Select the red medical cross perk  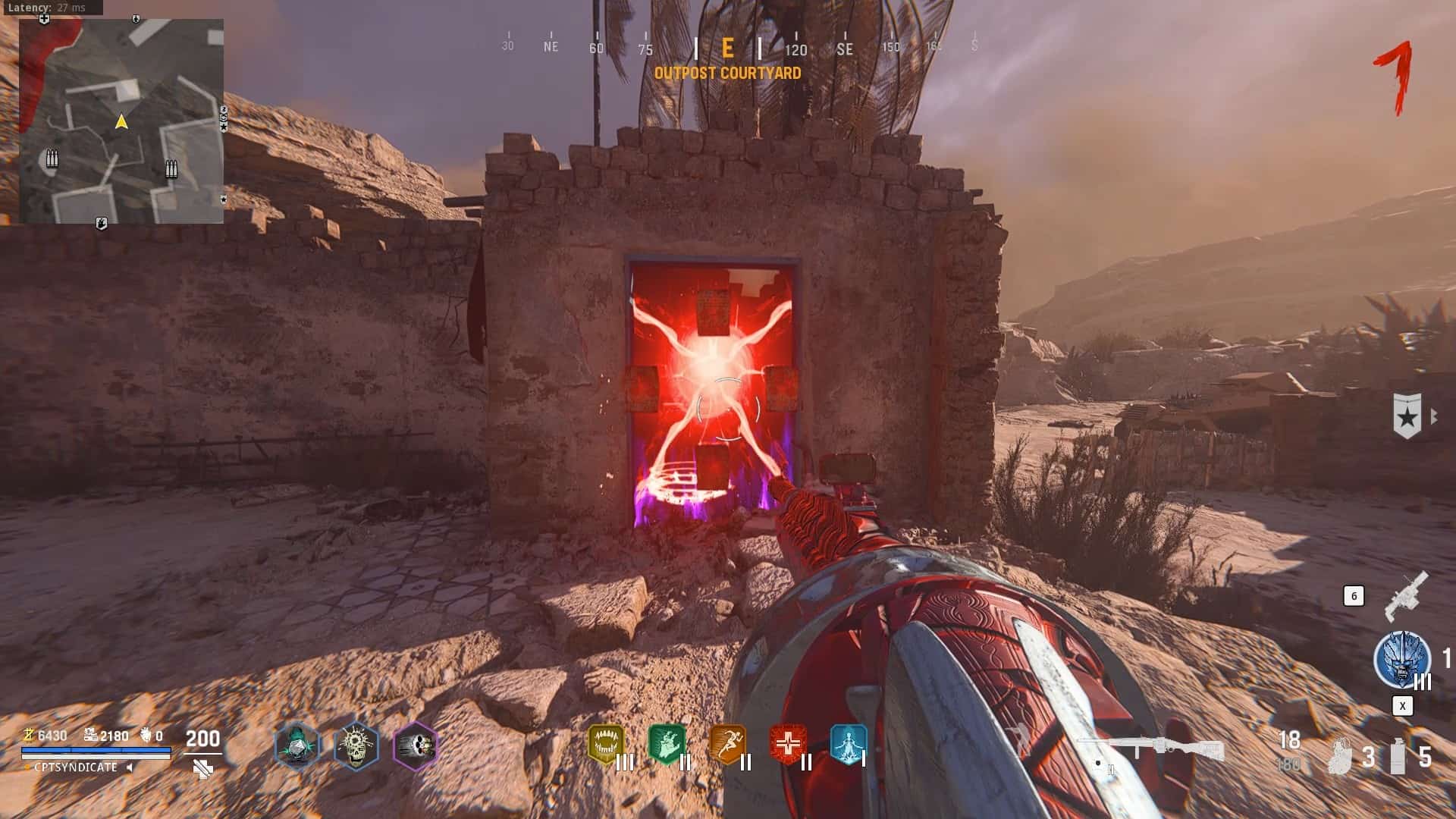788,745
